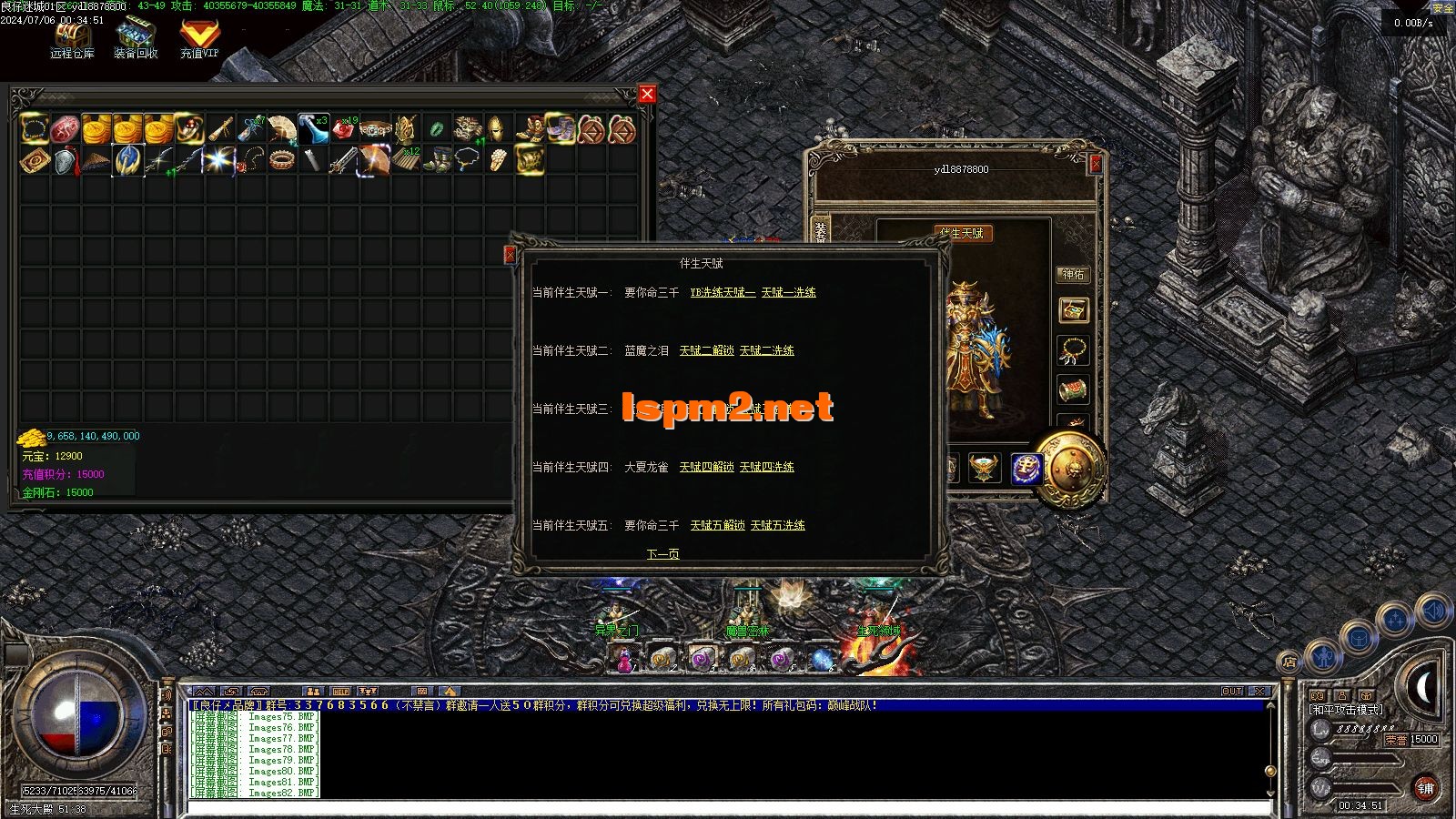Open the 店 shop button
Screen dimensions: 1456x819
click(1289, 662)
